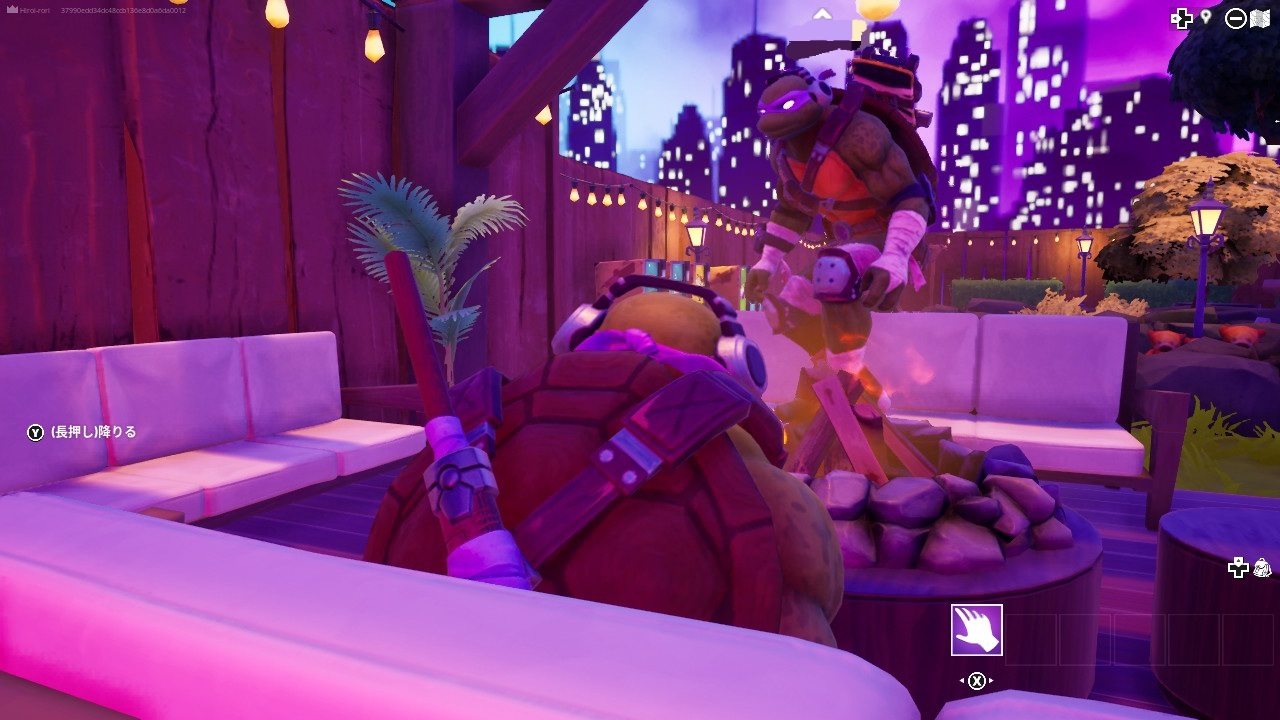Open the backpack inventory icon

coord(1262,567)
